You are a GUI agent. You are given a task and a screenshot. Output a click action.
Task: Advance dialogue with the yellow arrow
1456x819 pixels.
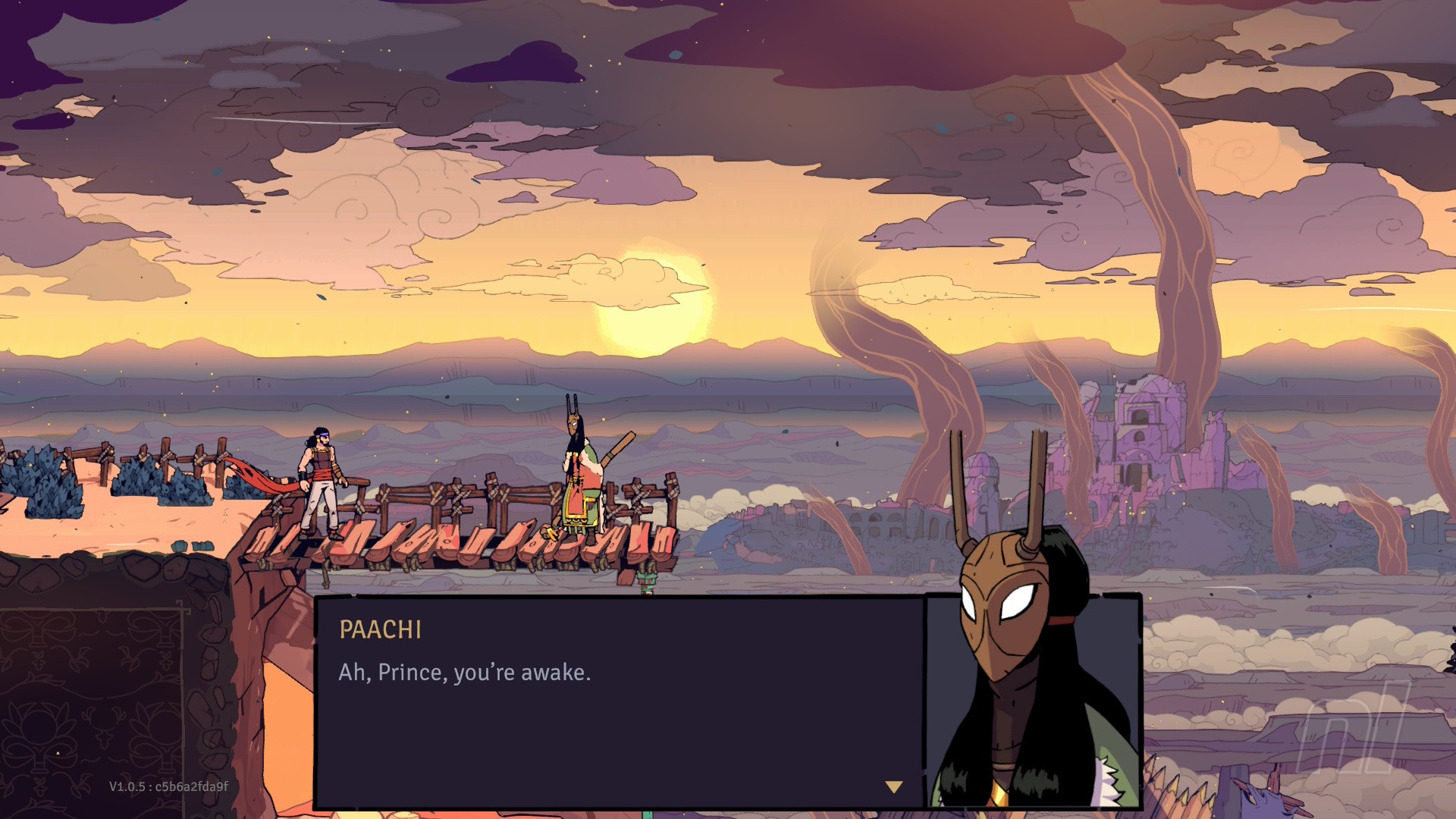(894, 787)
